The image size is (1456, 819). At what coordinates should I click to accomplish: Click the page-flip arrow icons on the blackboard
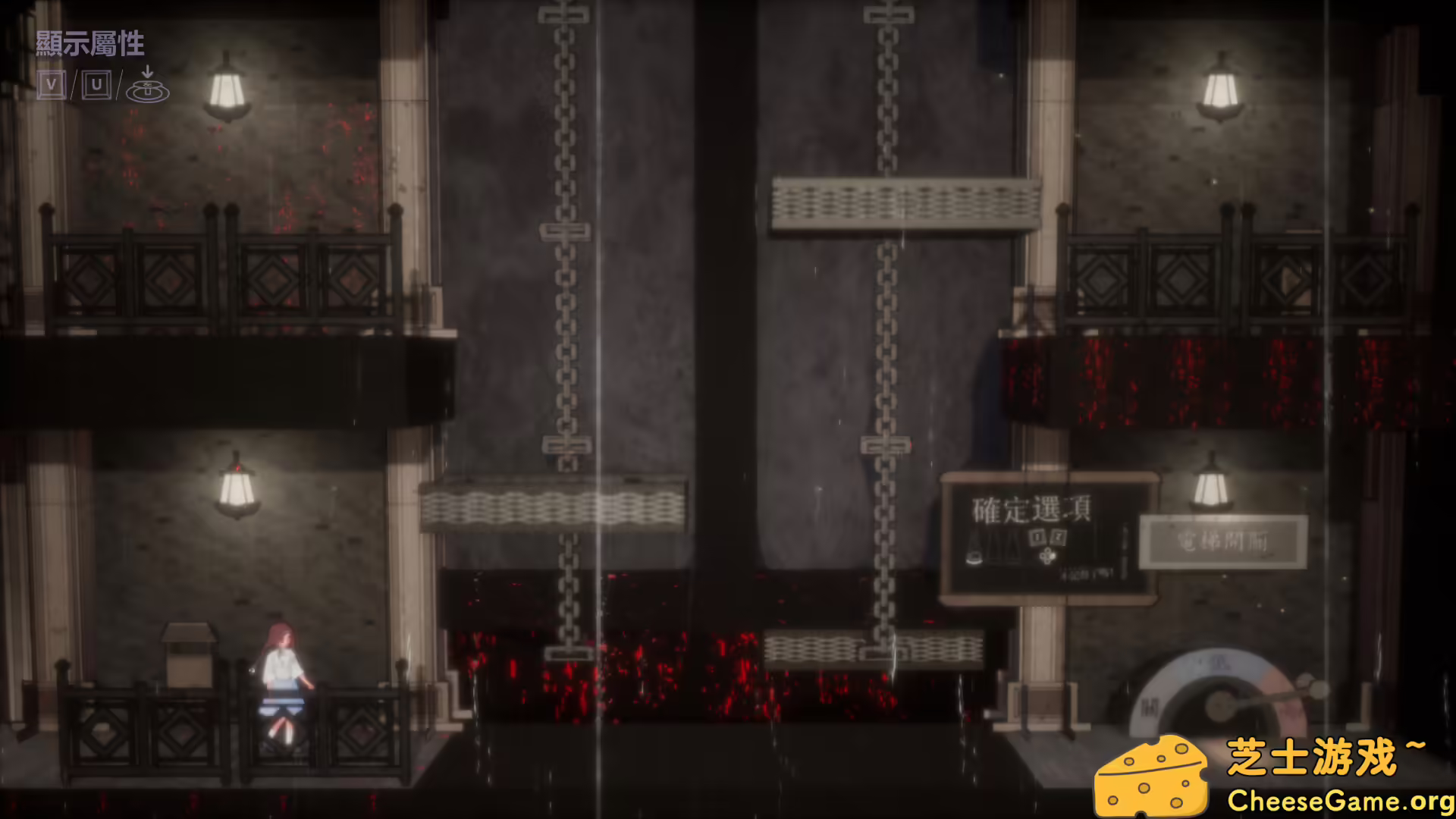pos(1049,537)
